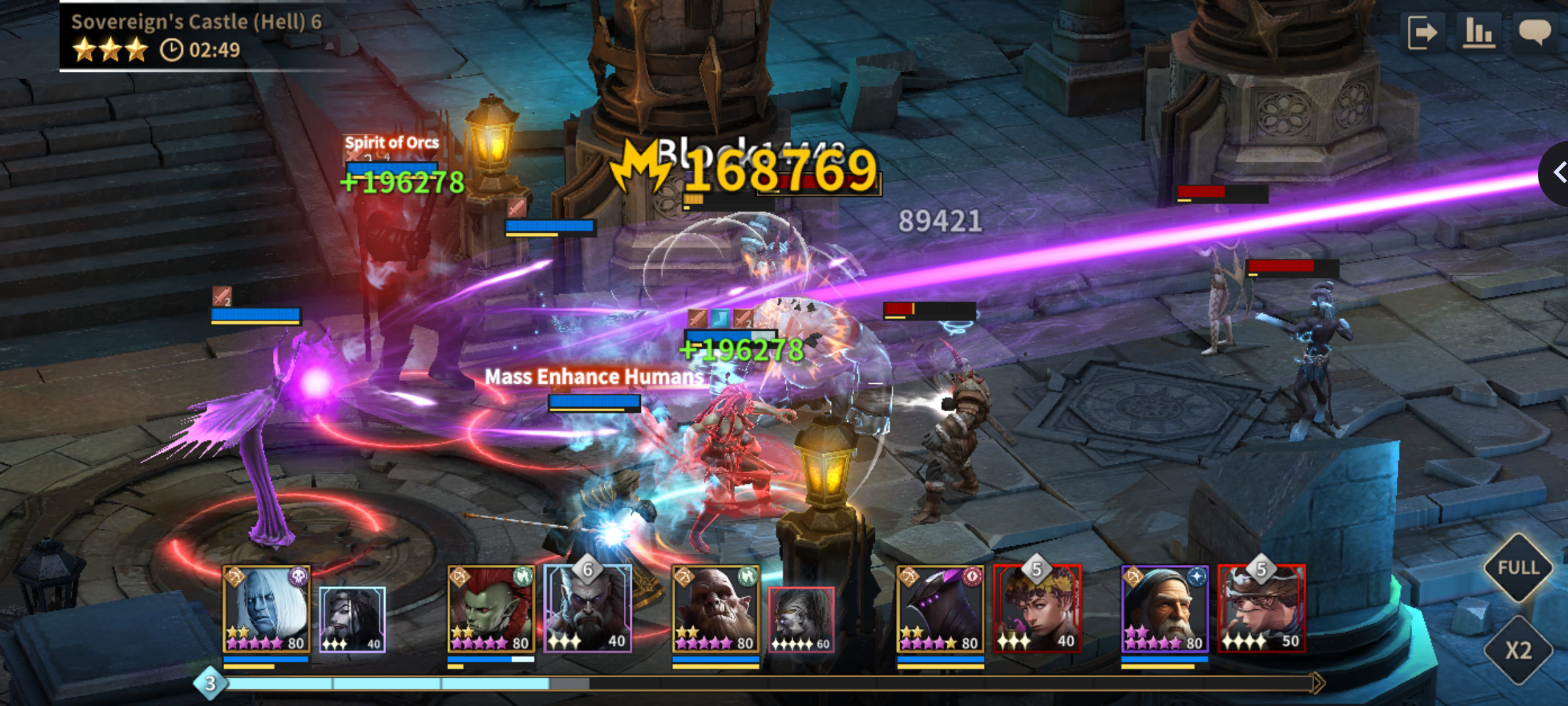Open the chat speech bubble
1568x706 pixels.
1534,31
